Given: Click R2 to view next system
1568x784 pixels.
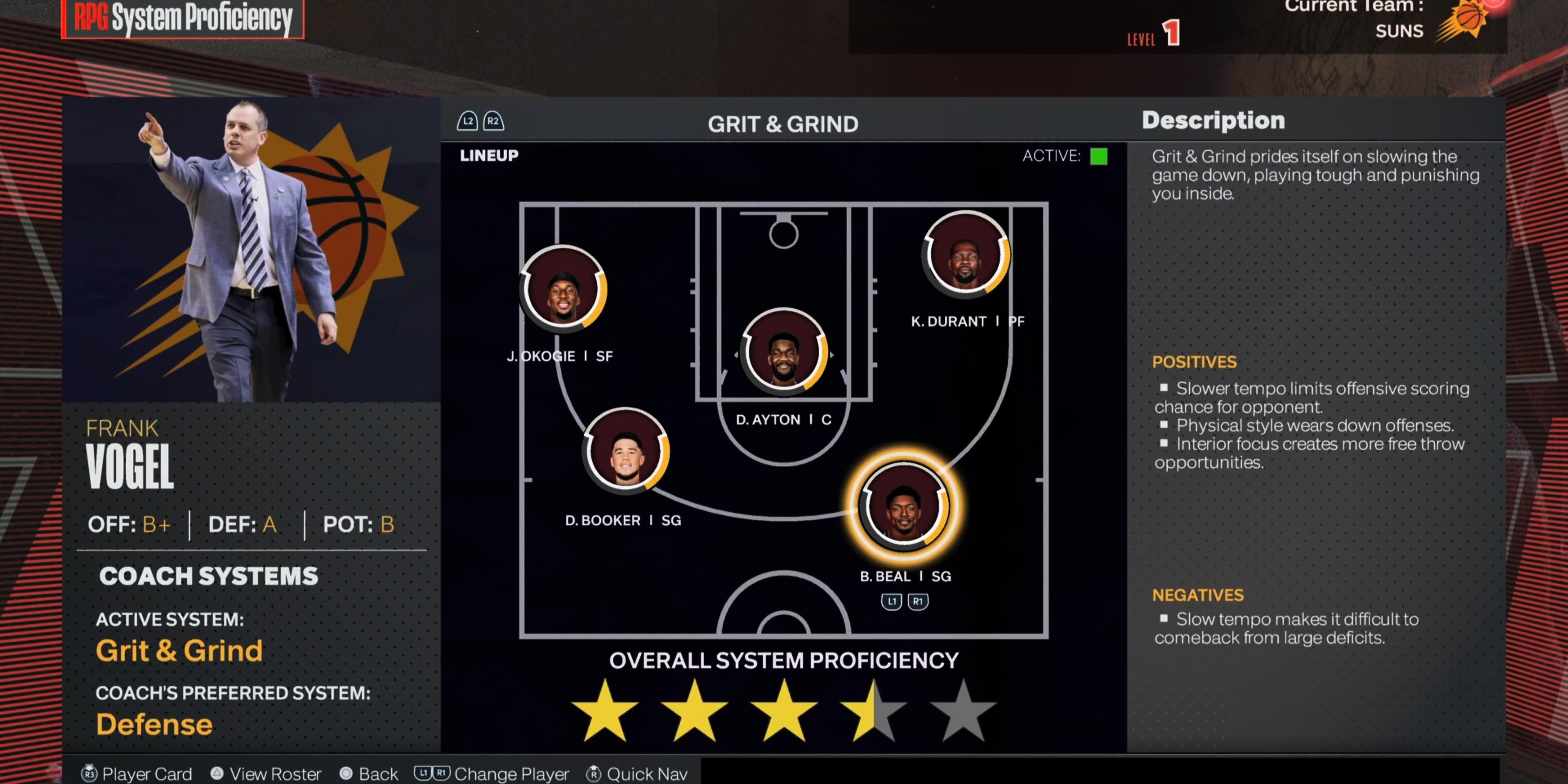Looking at the screenshot, I should pyautogui.click(x=492, y=121).
